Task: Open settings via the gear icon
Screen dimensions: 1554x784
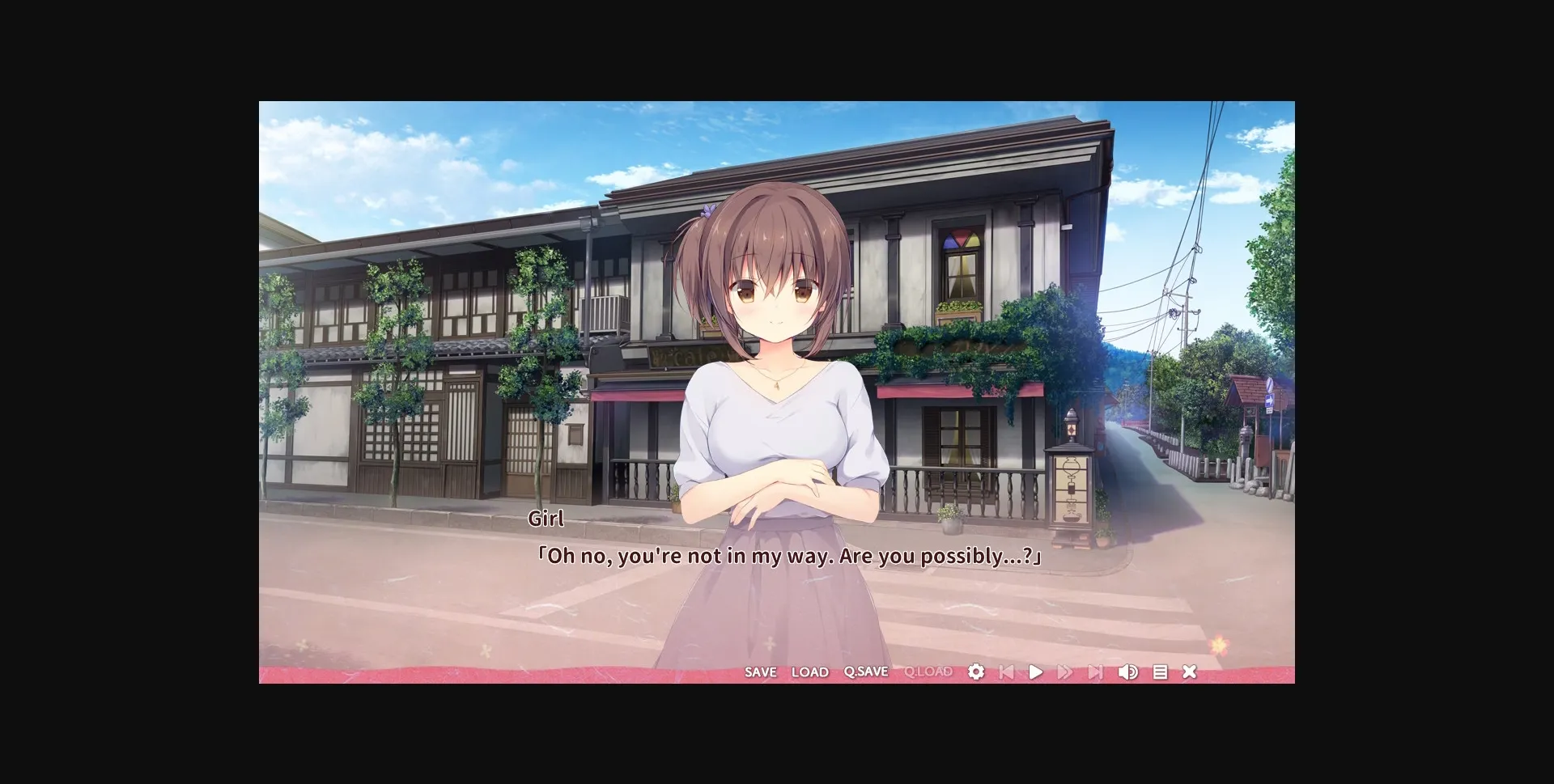Action: (976, 672)
